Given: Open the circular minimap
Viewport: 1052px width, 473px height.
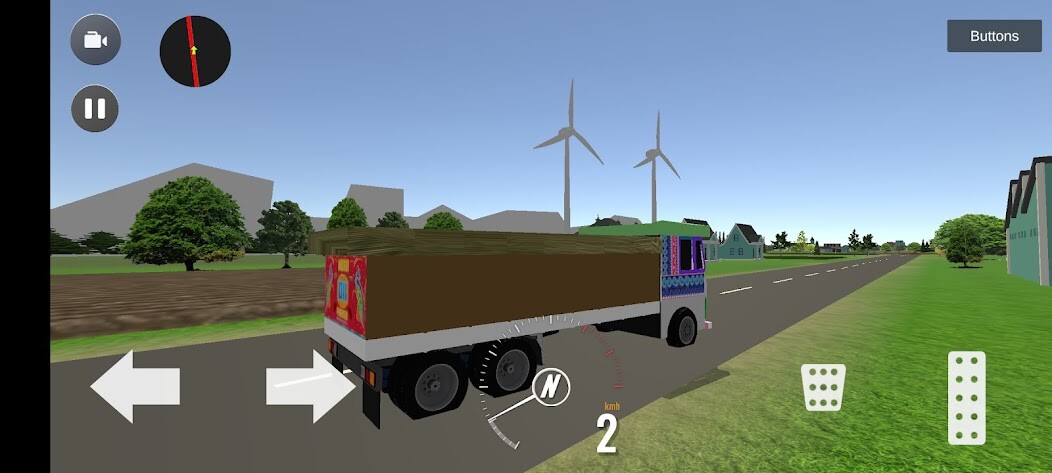Looking at the screenshot, I should click(195, 51).
